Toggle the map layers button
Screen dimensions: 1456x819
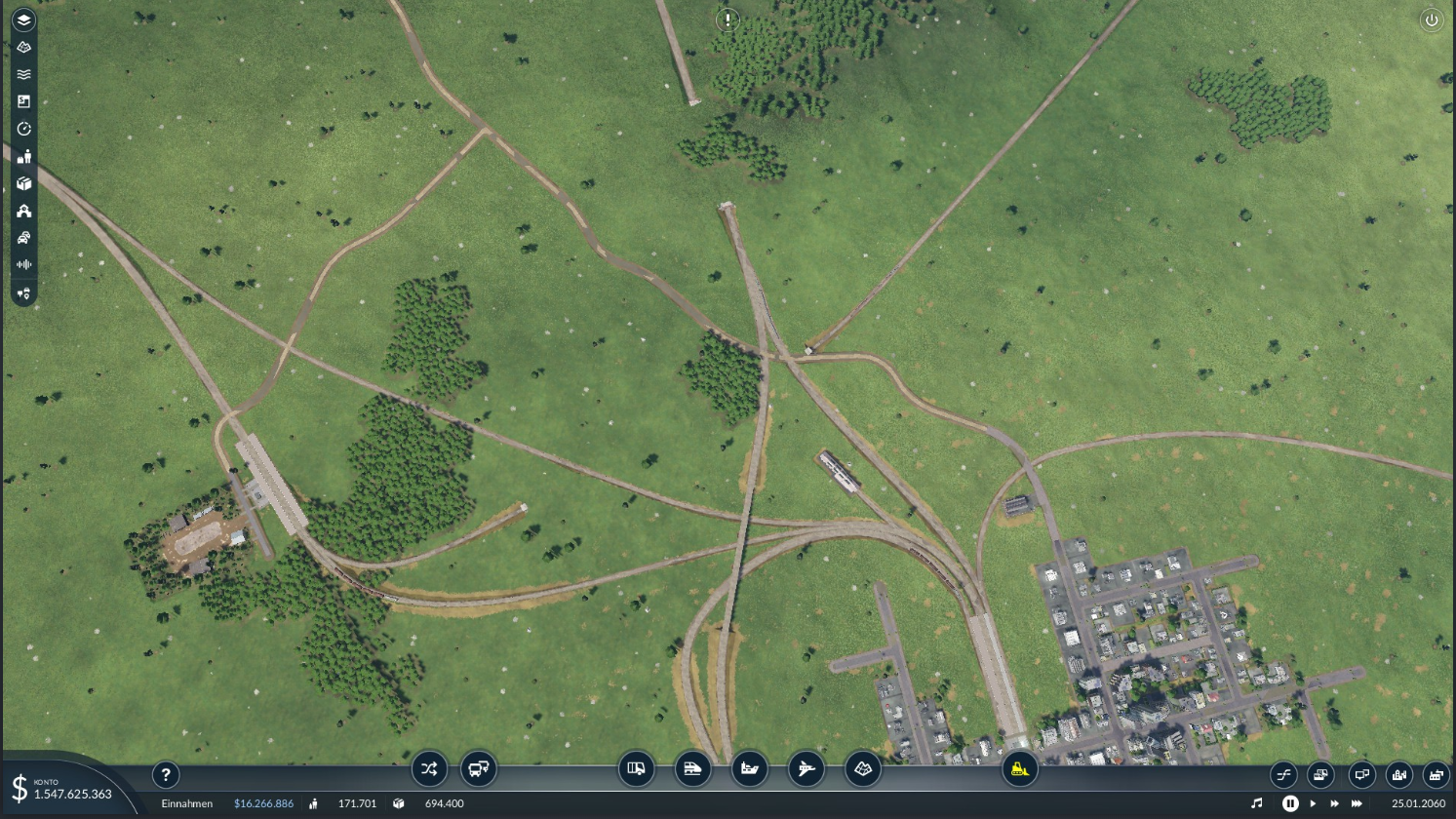[x=24, y=19]
